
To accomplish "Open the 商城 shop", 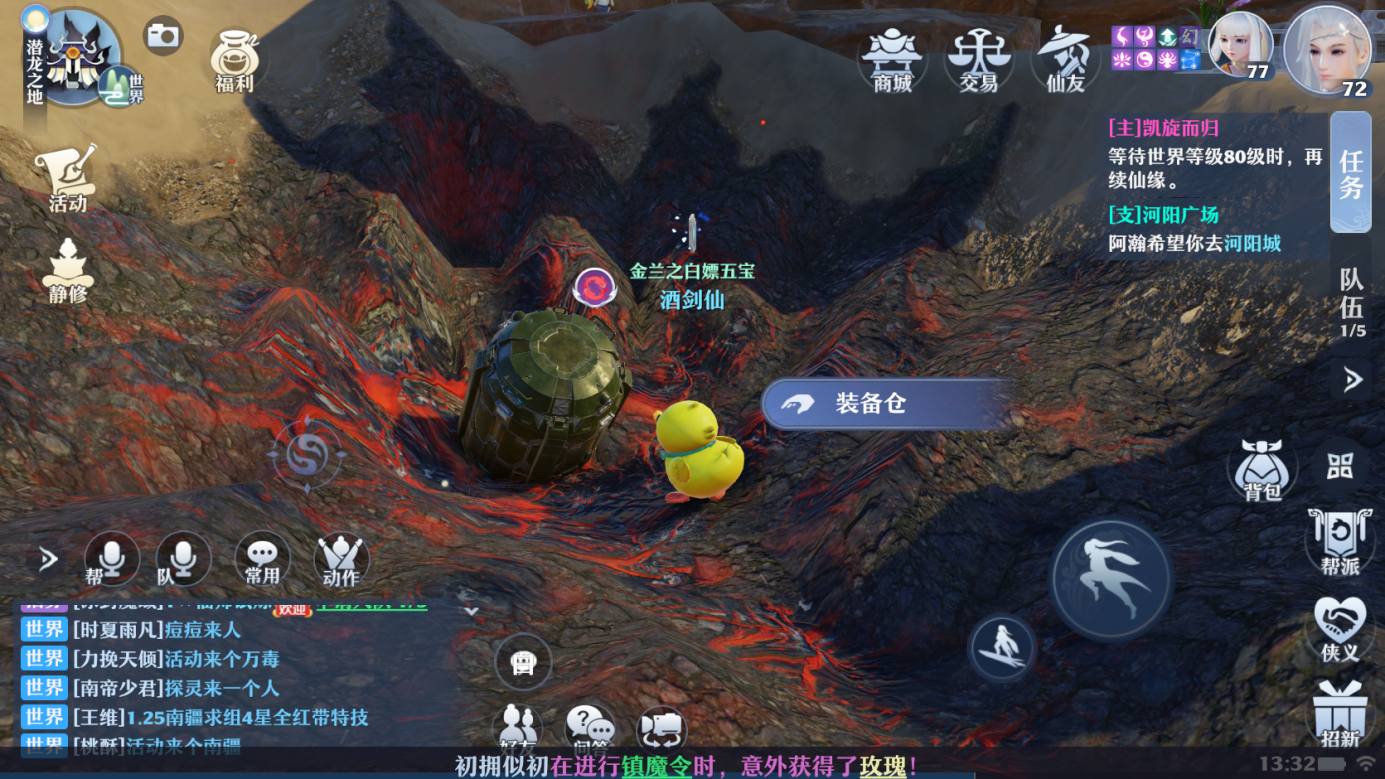I will [x=892, y=60].
